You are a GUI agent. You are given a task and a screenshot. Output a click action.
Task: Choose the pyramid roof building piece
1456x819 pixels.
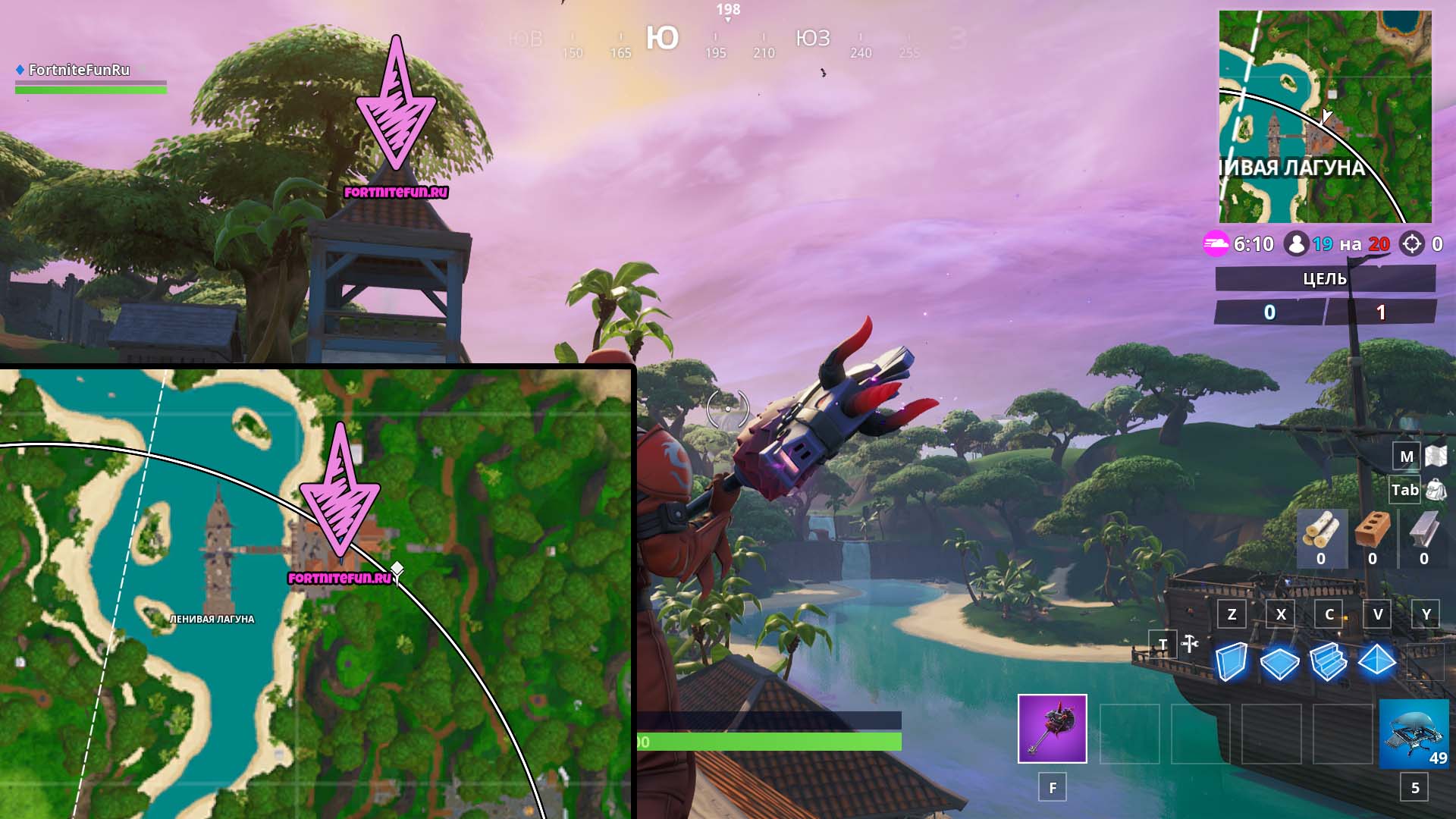coord(1376,661)
